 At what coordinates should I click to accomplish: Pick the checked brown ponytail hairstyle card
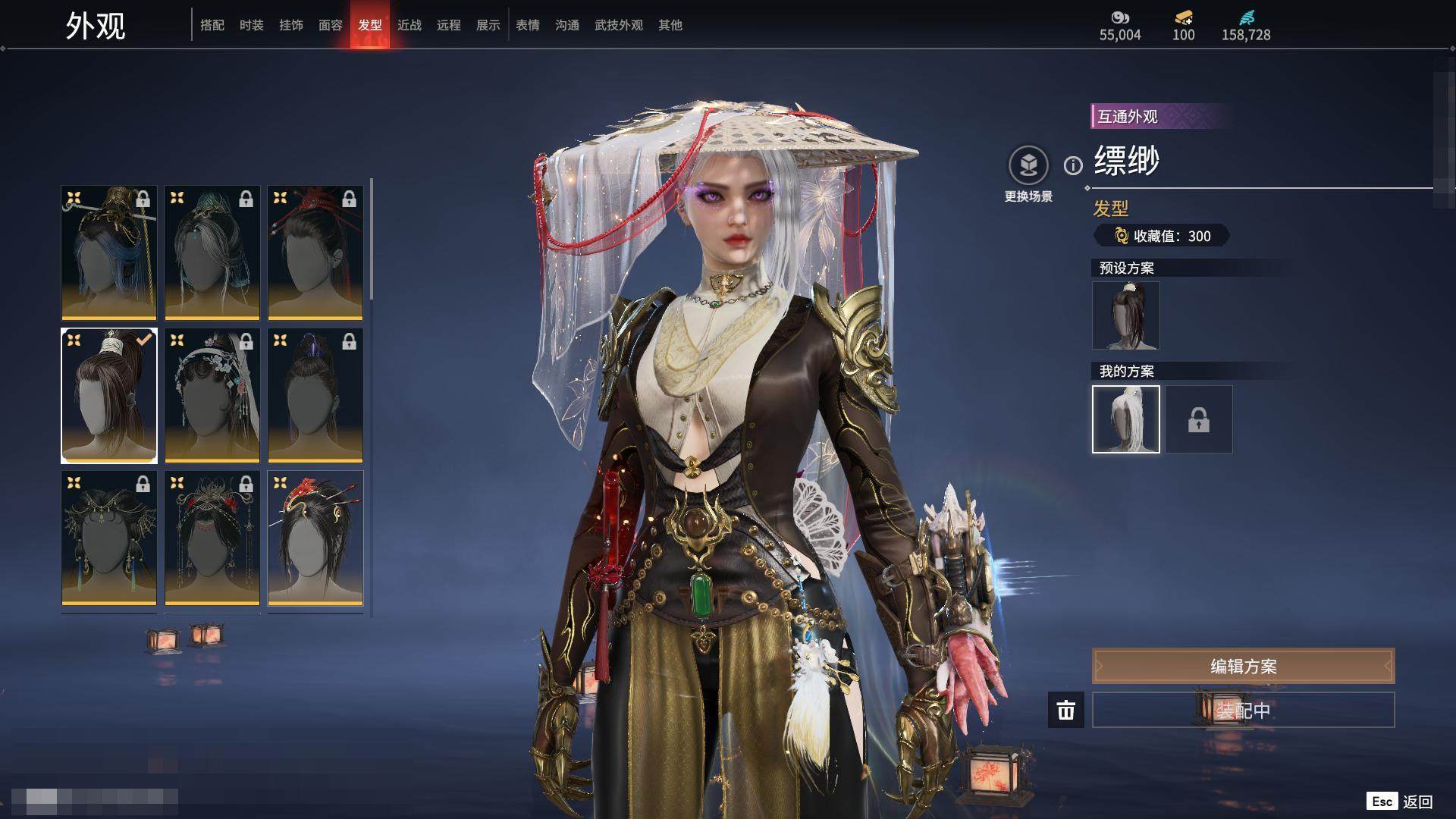[x=109, y=395]
